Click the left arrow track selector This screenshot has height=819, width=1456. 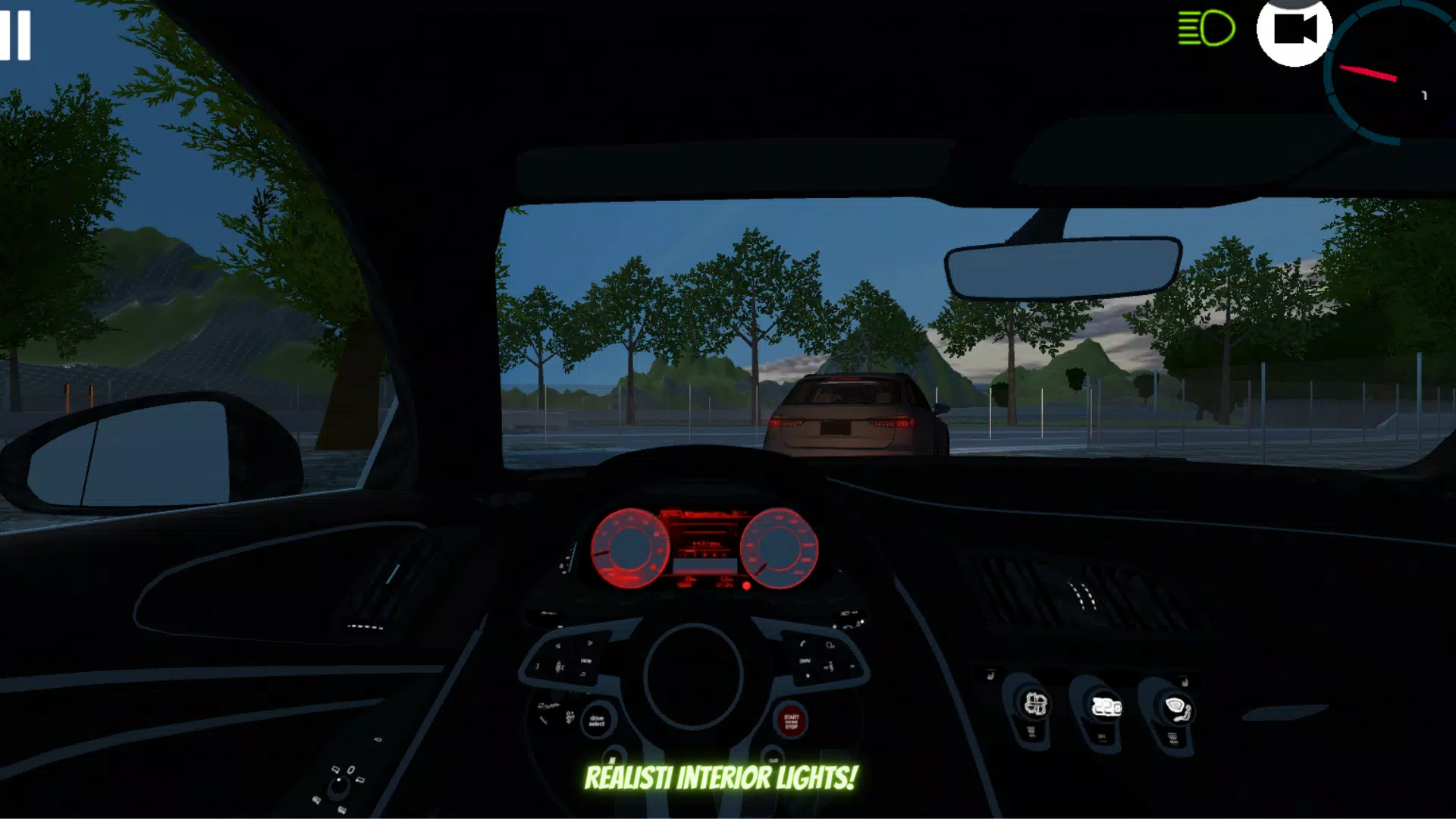(557, 645)
